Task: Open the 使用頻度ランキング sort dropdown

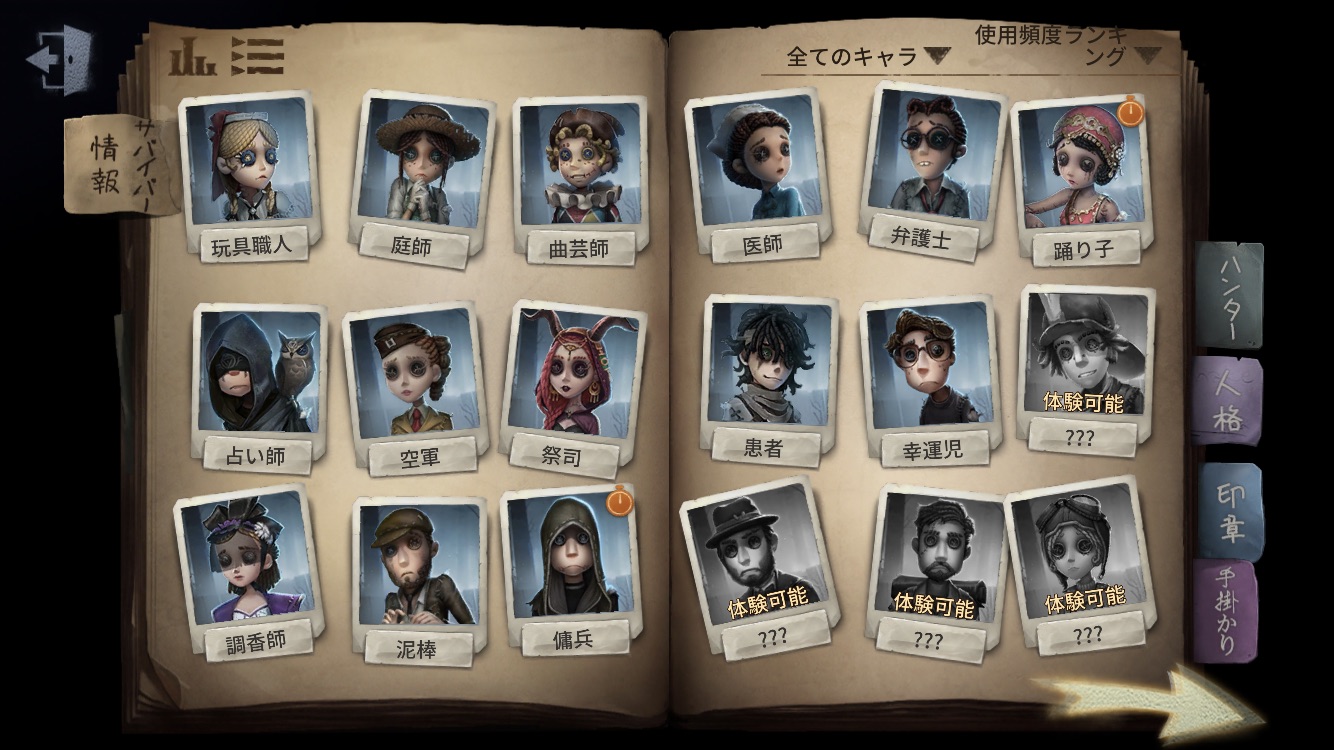Action: pos(1064,46)
